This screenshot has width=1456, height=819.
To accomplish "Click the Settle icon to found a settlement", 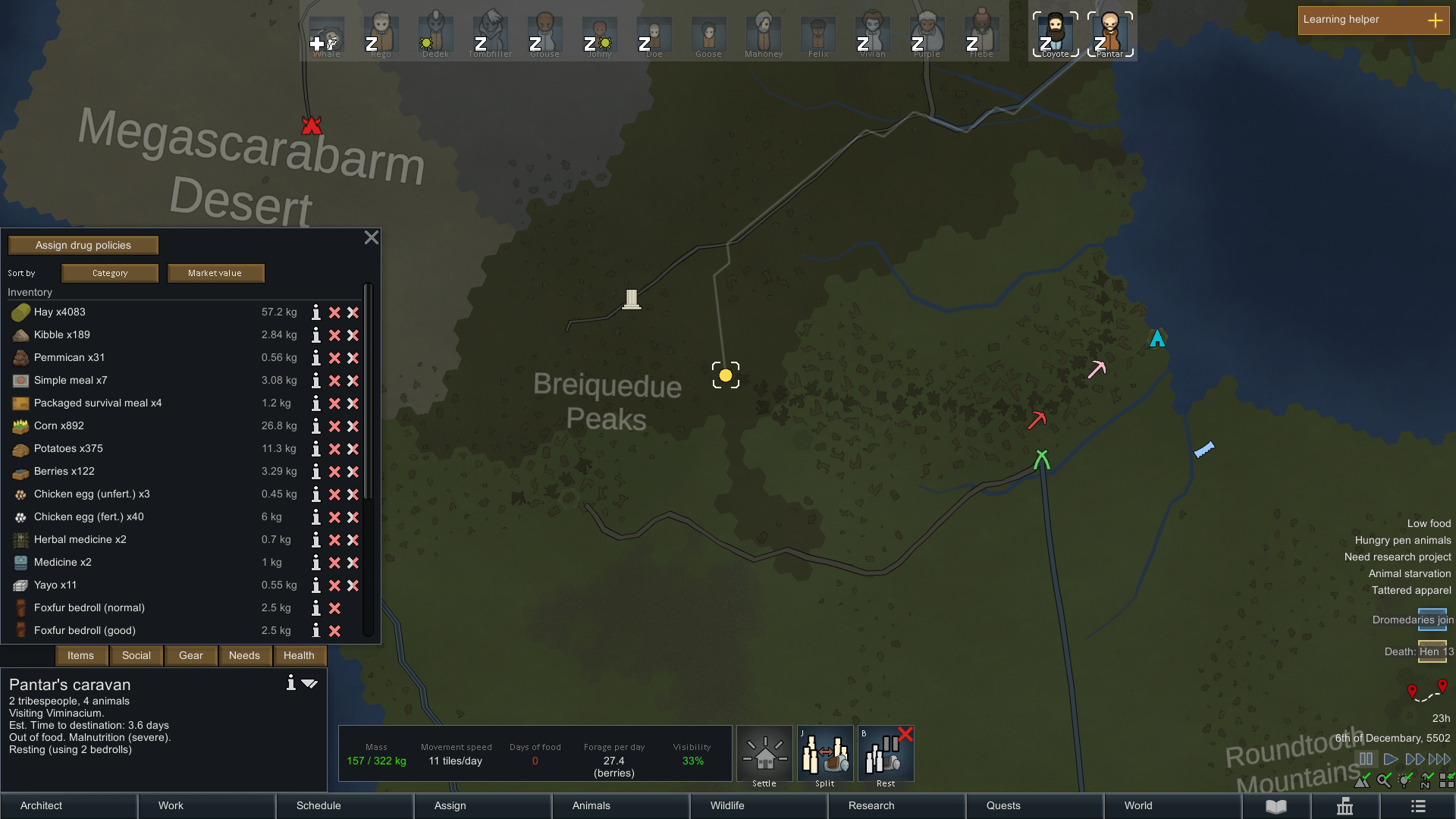I will pos(764,754).
